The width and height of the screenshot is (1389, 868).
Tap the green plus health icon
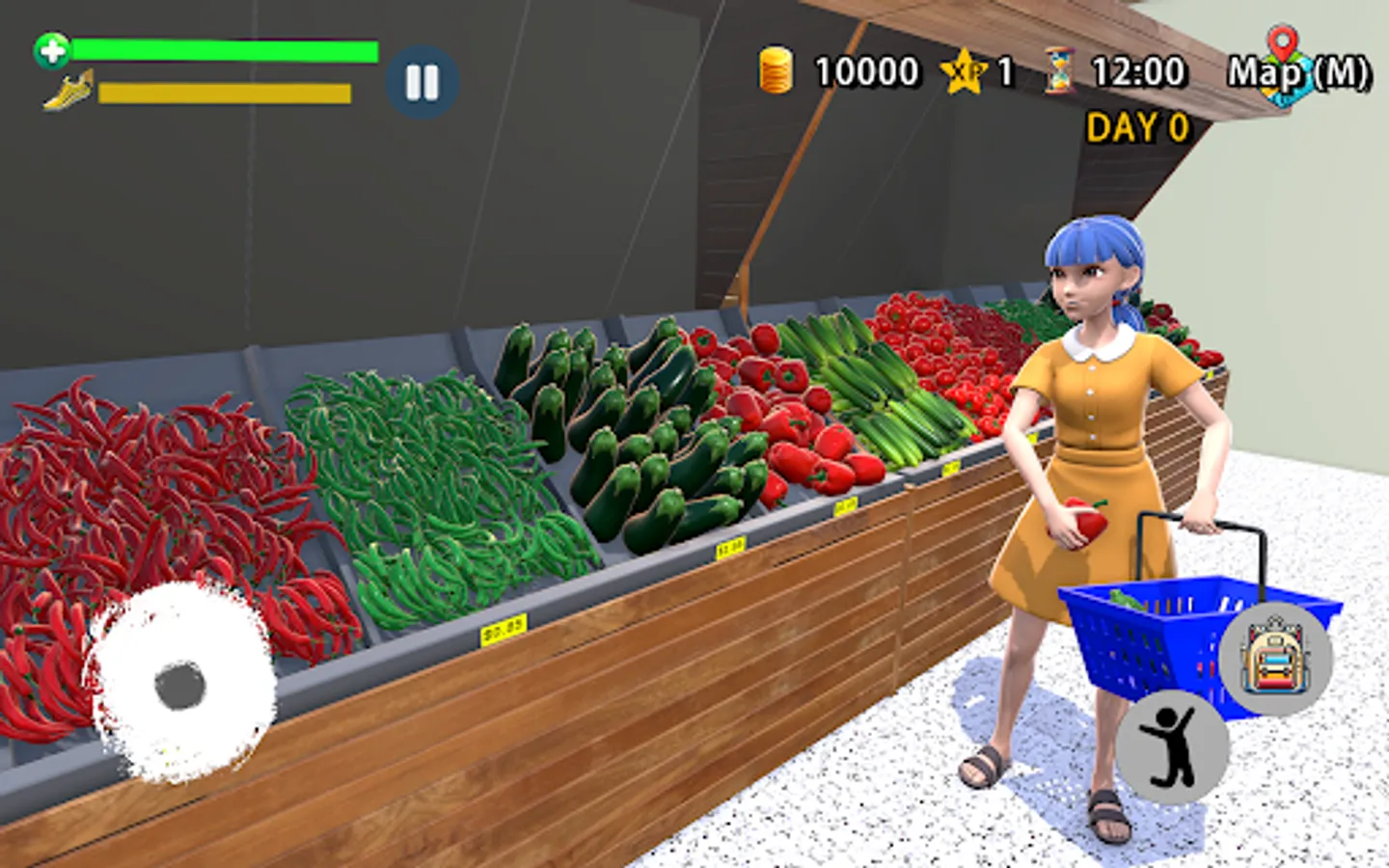50,50
